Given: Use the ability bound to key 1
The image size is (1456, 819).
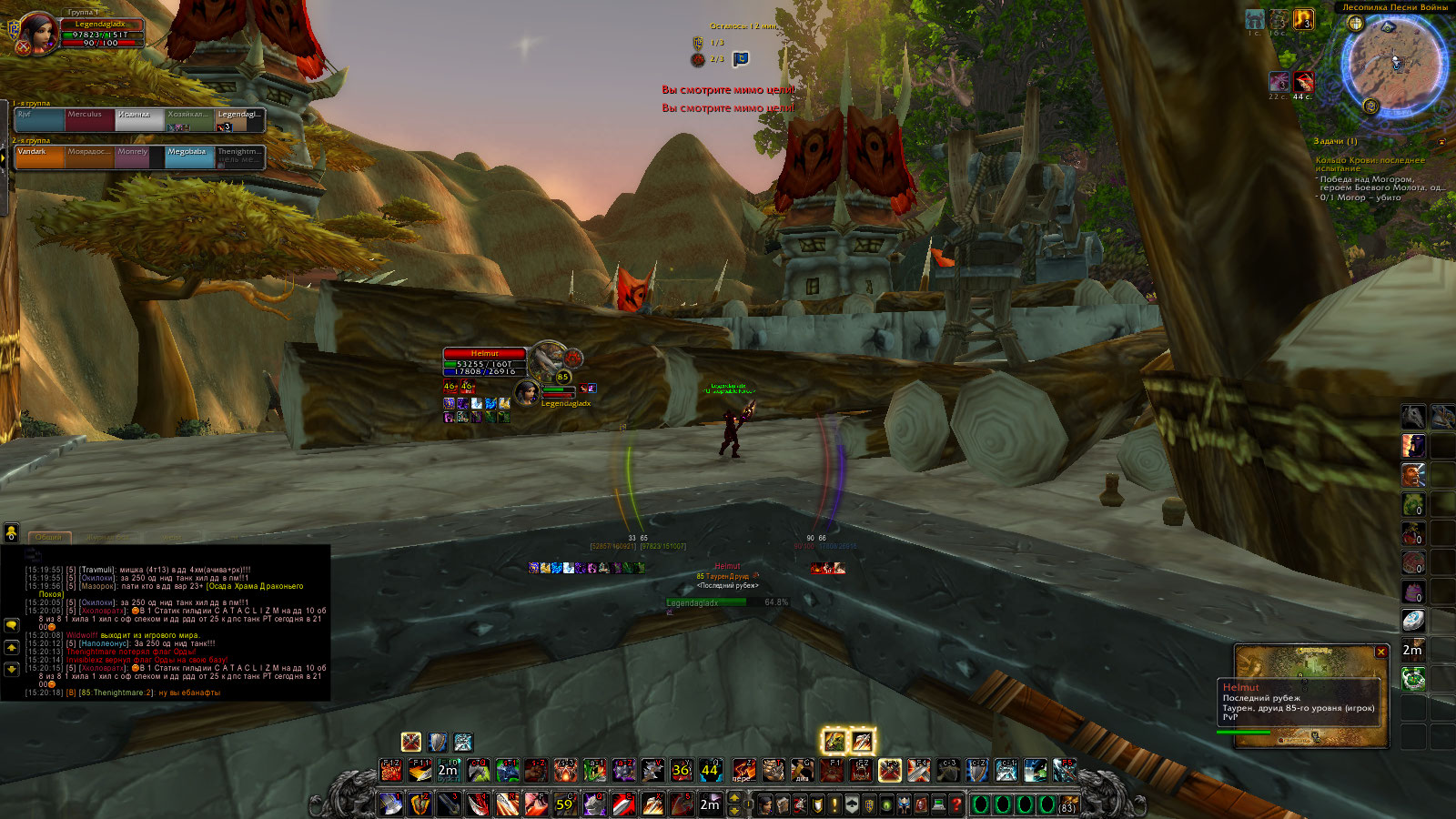Looking at the screenshot, I should click(390, 804).
